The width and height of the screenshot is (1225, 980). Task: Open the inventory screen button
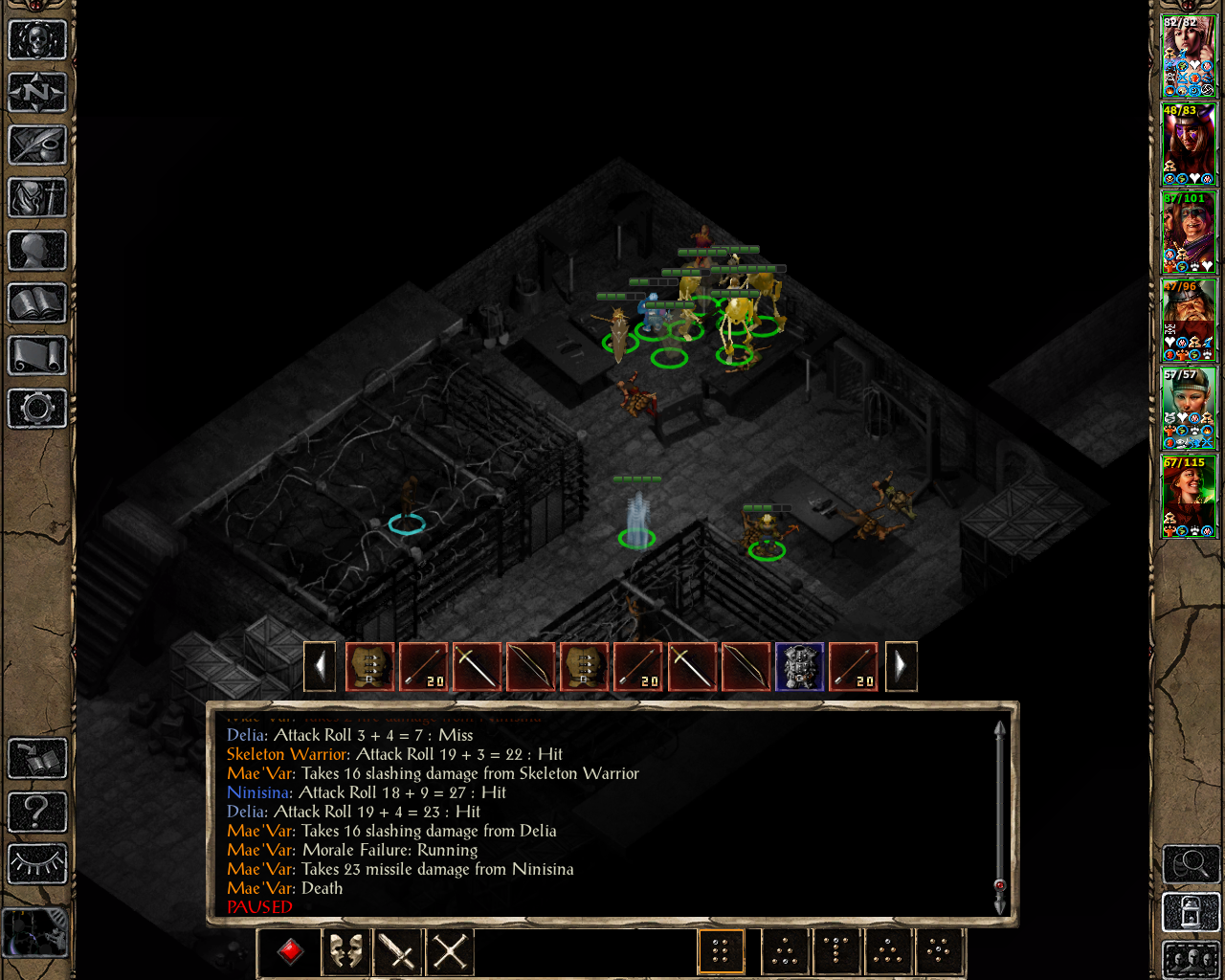[37, 198]
